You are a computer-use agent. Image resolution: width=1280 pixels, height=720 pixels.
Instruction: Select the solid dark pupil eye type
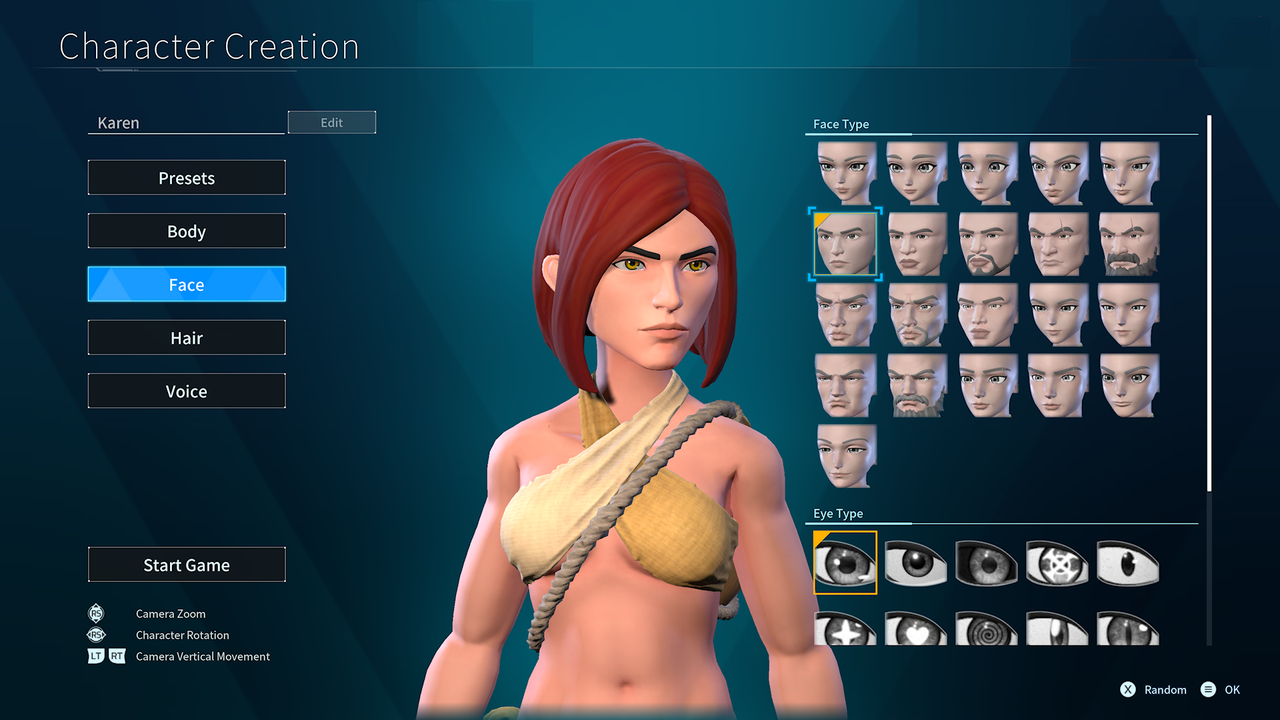(x=916, y=563)
